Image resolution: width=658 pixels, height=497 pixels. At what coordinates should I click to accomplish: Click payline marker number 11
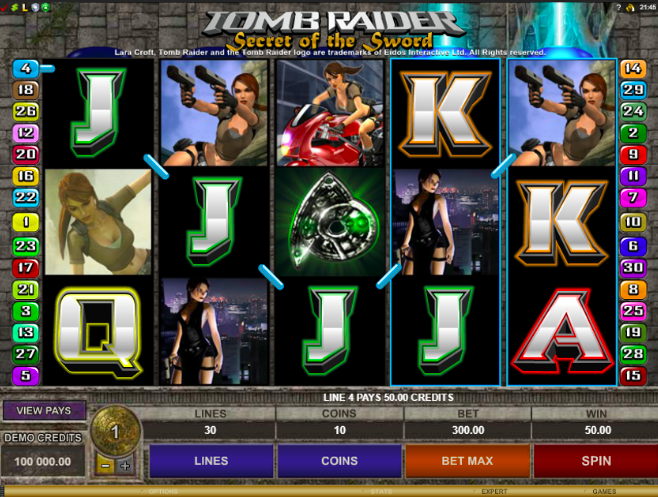(x=632, y=176)
